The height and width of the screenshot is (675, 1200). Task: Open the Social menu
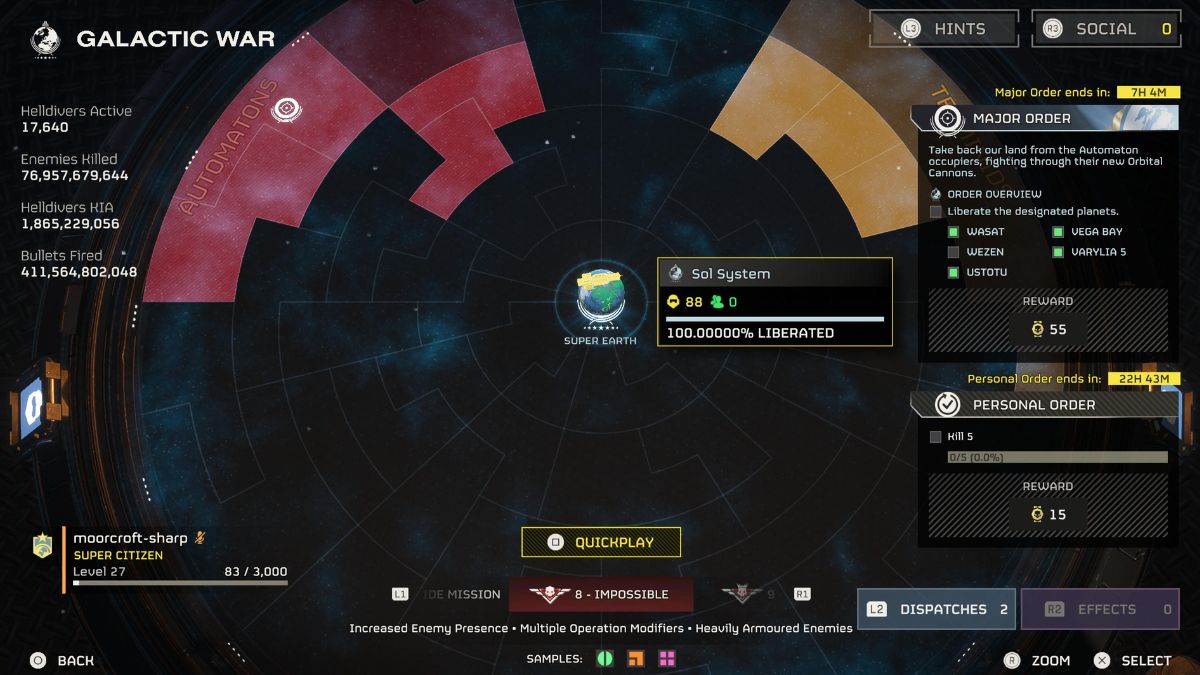[x=1106, y=29]
